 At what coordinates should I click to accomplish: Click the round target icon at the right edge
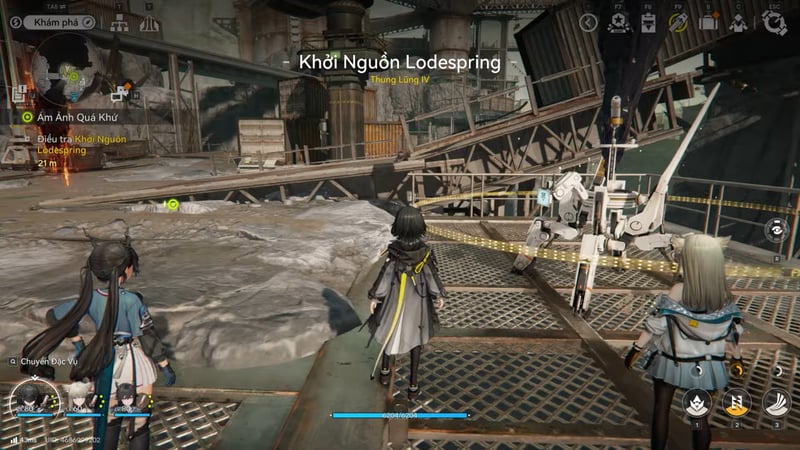pyautogui.click(x=775, y=229)
